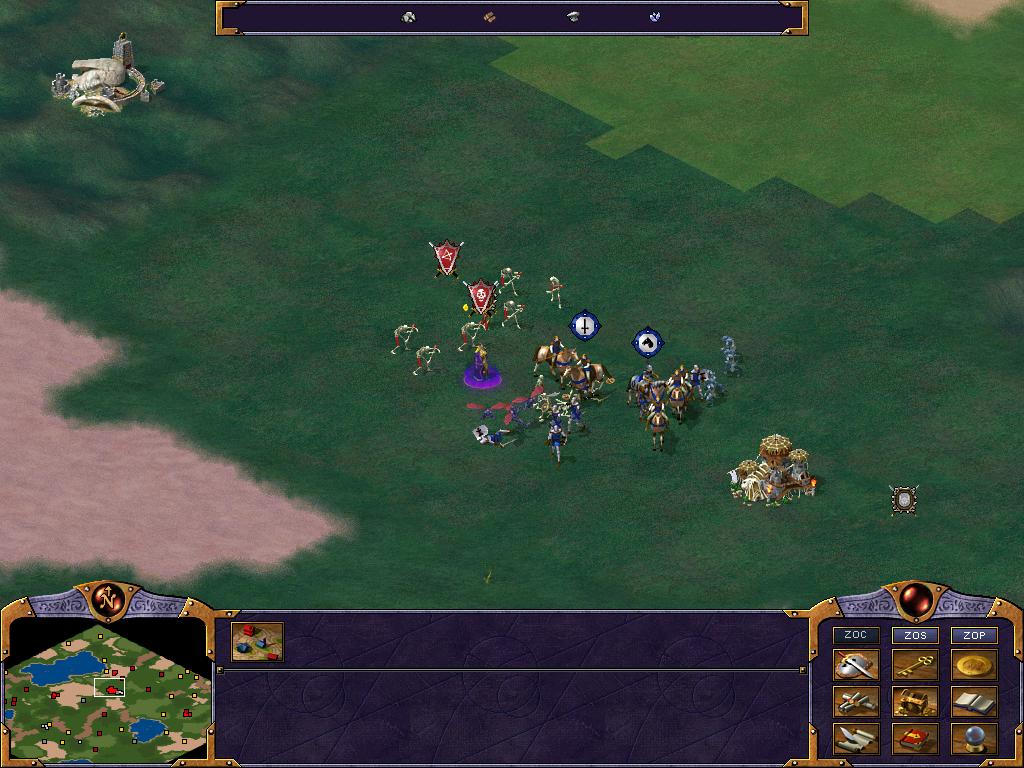This screenshot has height=768, width=1024.
Task: Activate the crystal ball icon
Action: (x=974, y=739)
